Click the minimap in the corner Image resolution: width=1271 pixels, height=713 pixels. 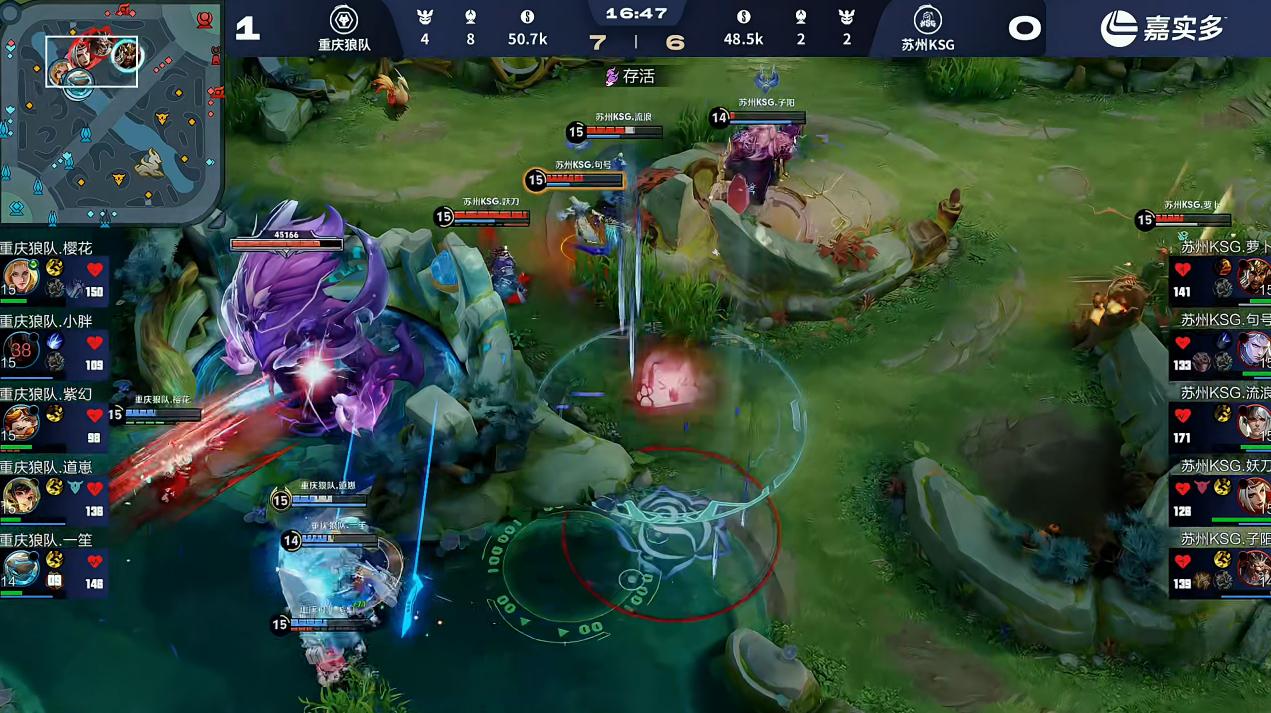point(110,110)
